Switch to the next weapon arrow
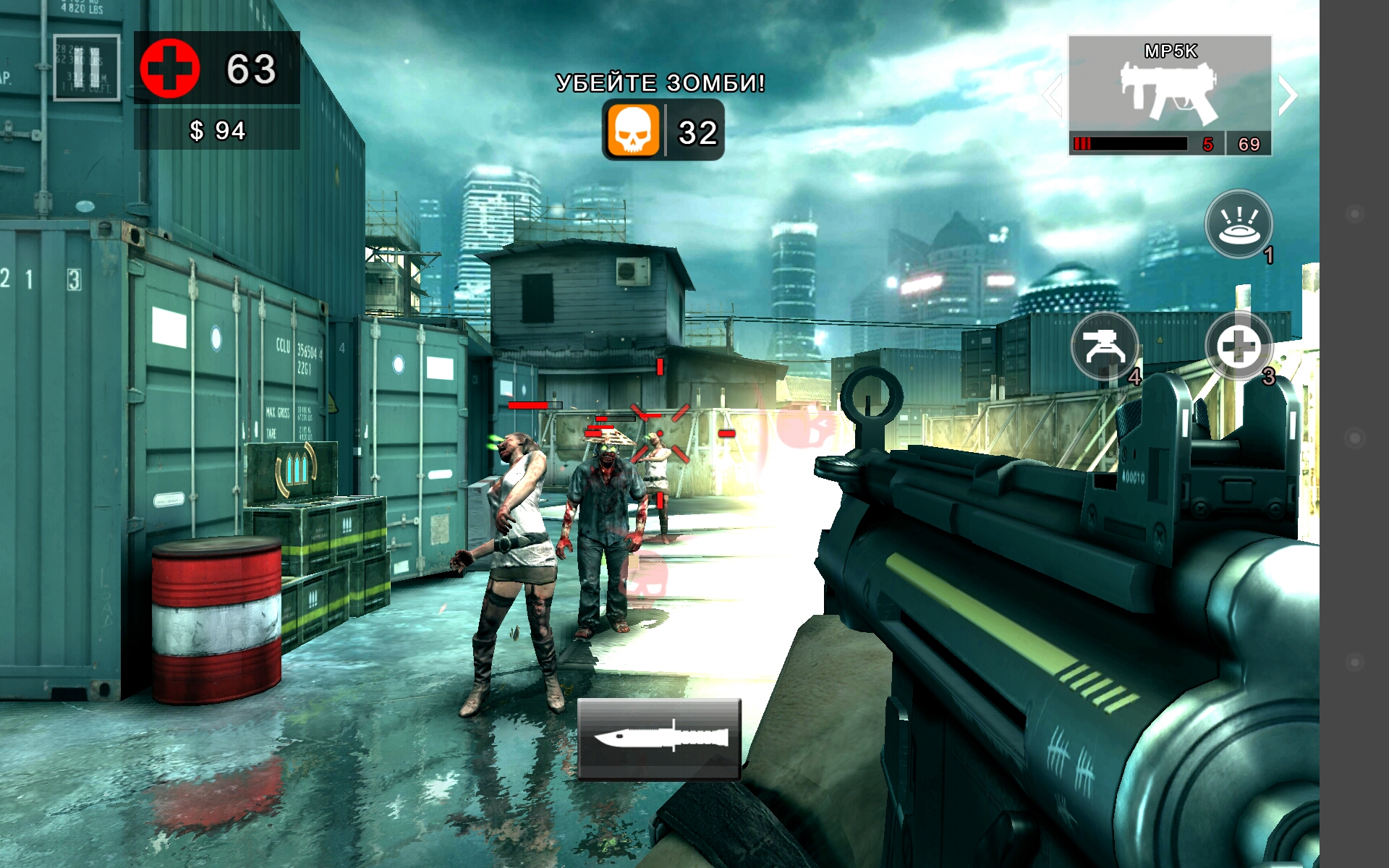 (x=1287, y=95)
